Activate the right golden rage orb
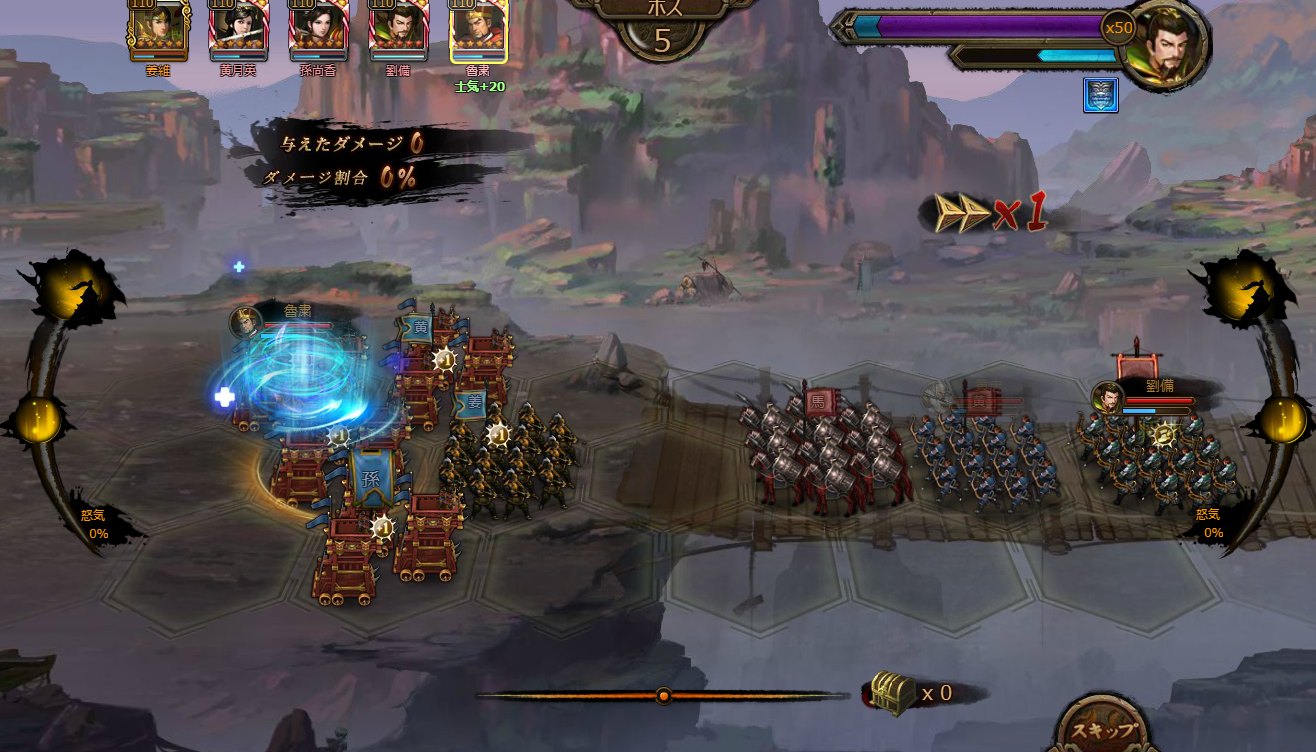The height and width of the screenshot is (752, 1316). (1283, 419)
